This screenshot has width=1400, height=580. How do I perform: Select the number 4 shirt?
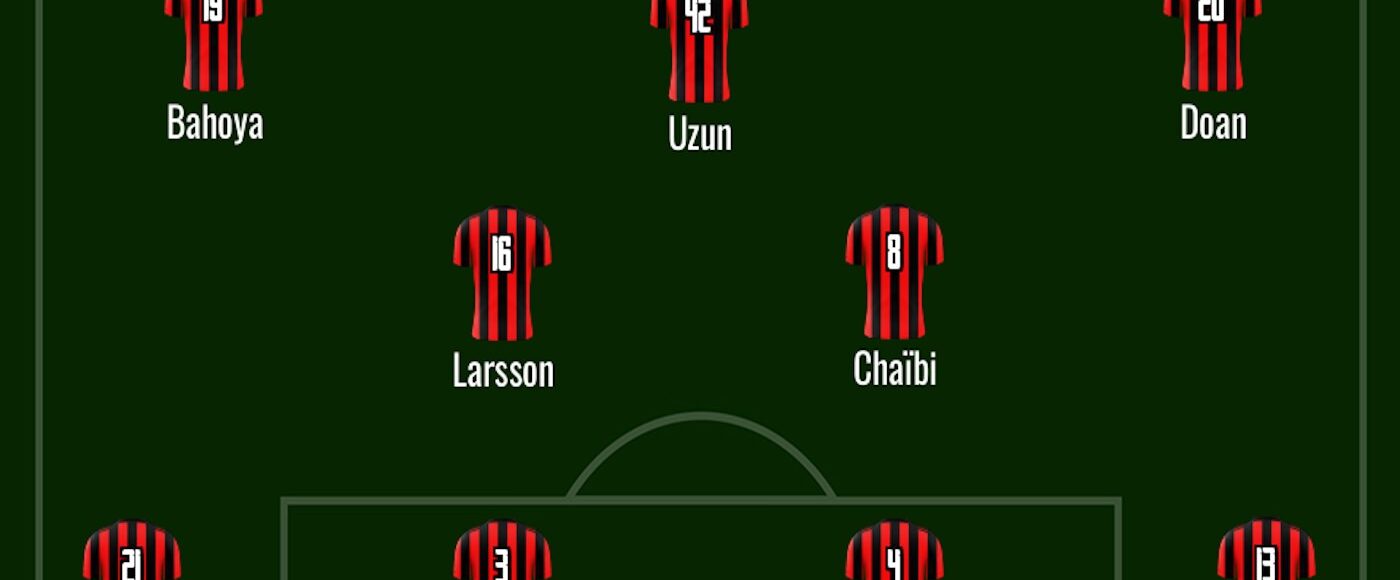pyautogui.click(x=894, y=552)
